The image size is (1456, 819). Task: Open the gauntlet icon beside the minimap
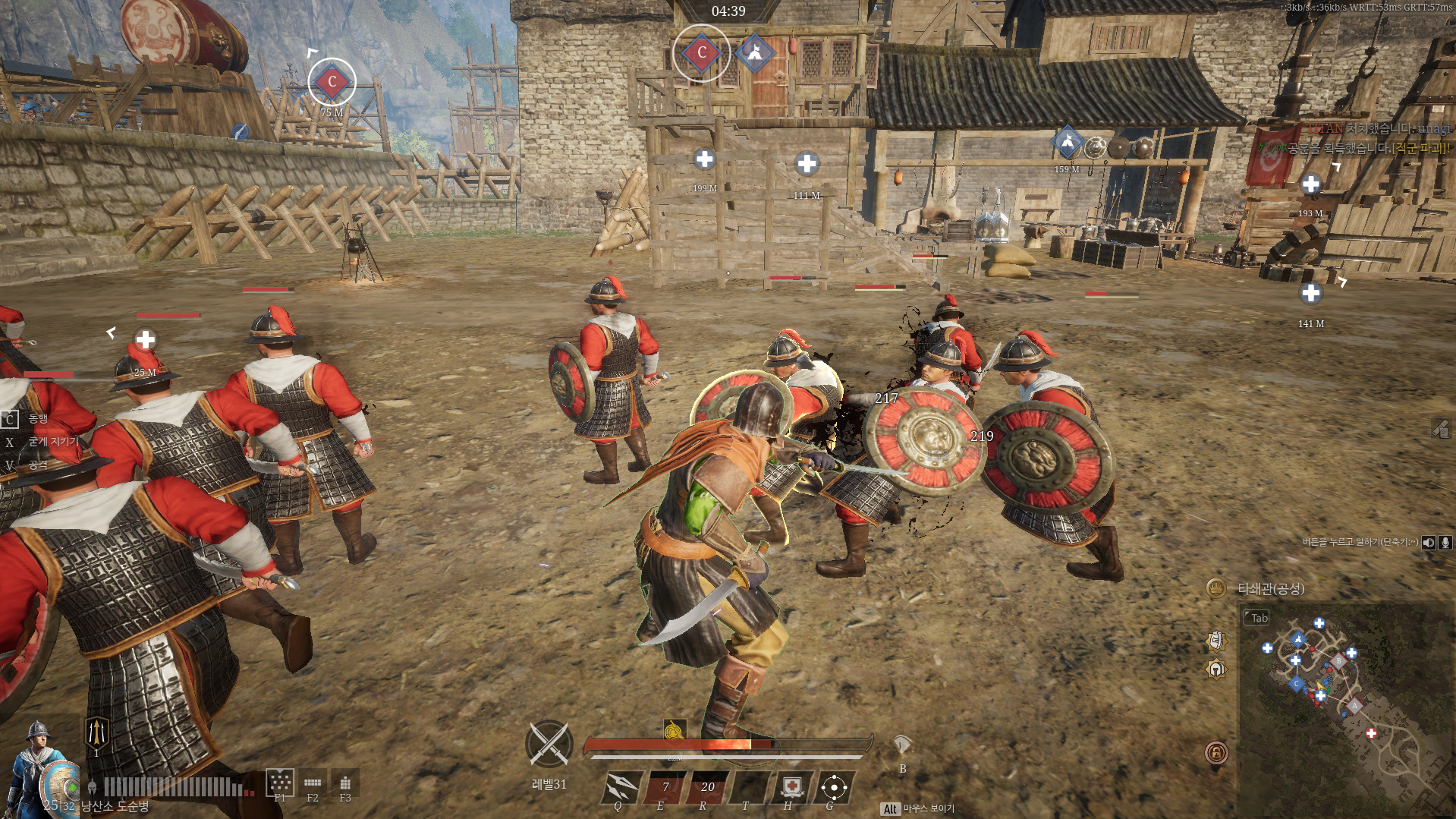pos(1216,641)
